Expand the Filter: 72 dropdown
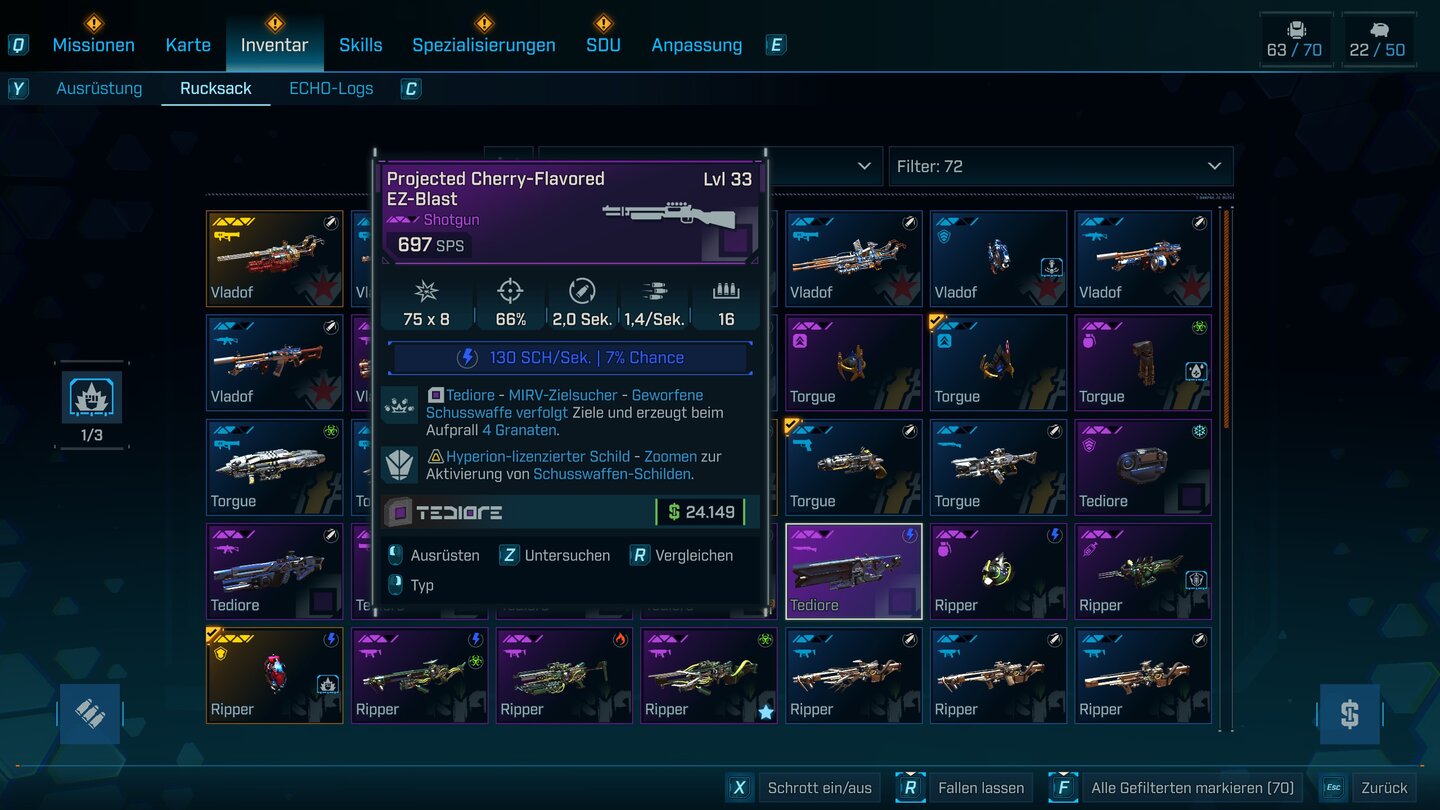The width and height of the screenshot is (1440, 810). pos(1060,166)
